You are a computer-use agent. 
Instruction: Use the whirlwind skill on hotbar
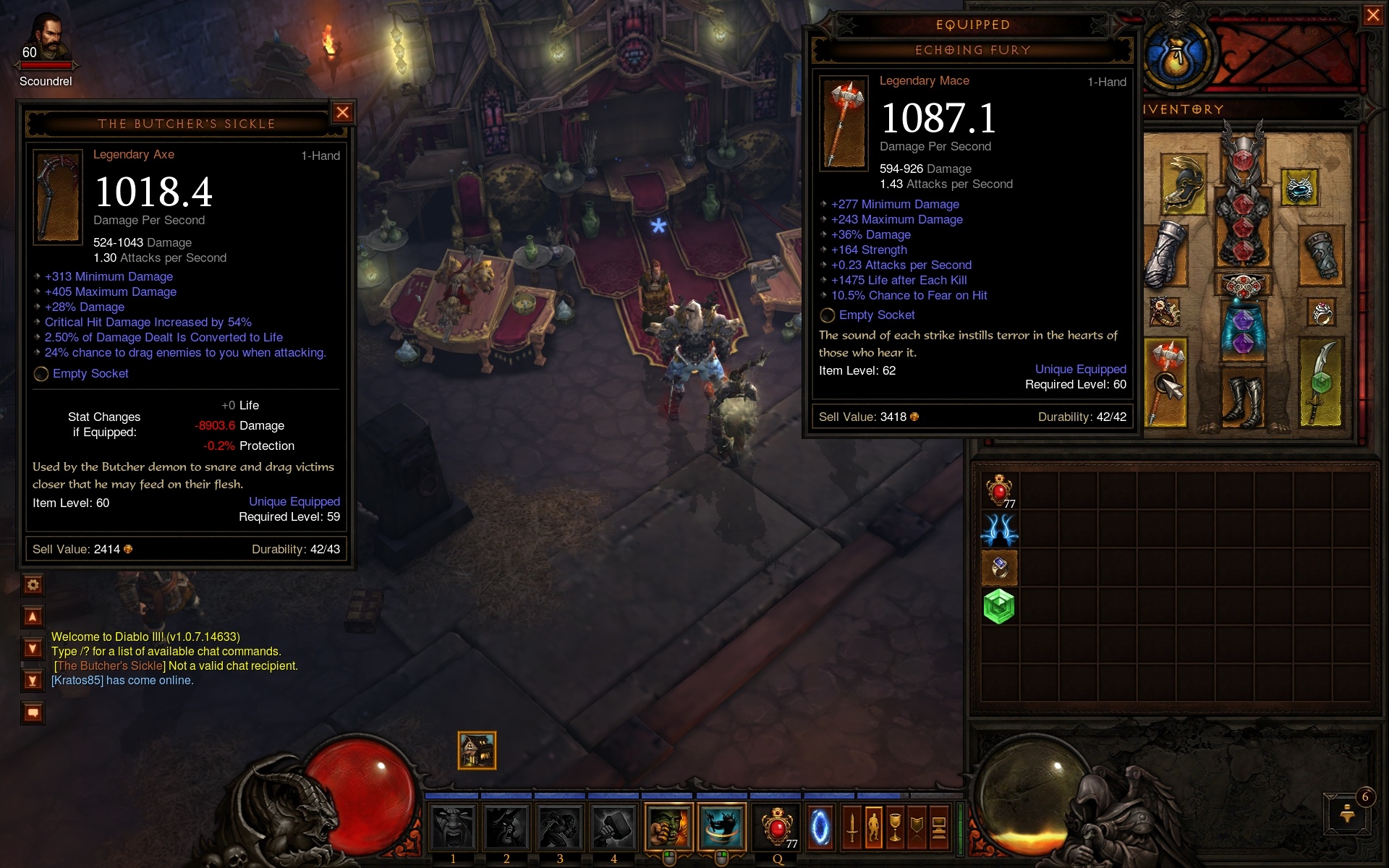pos(721,827)
